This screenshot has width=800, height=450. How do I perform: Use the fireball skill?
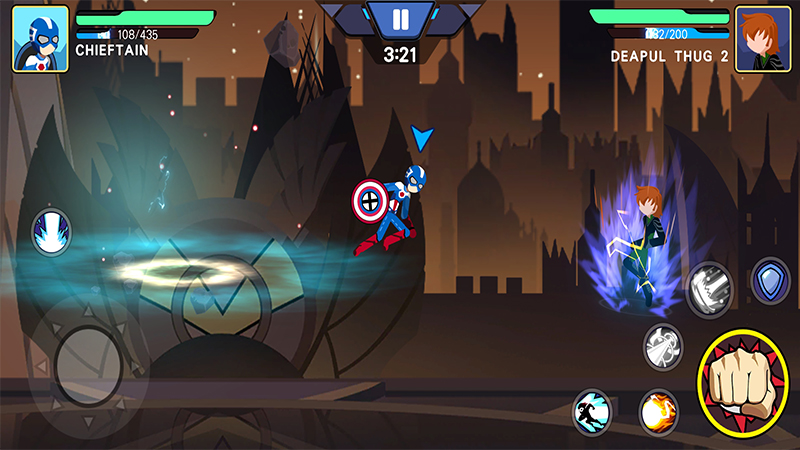click(x=659, y=410)
